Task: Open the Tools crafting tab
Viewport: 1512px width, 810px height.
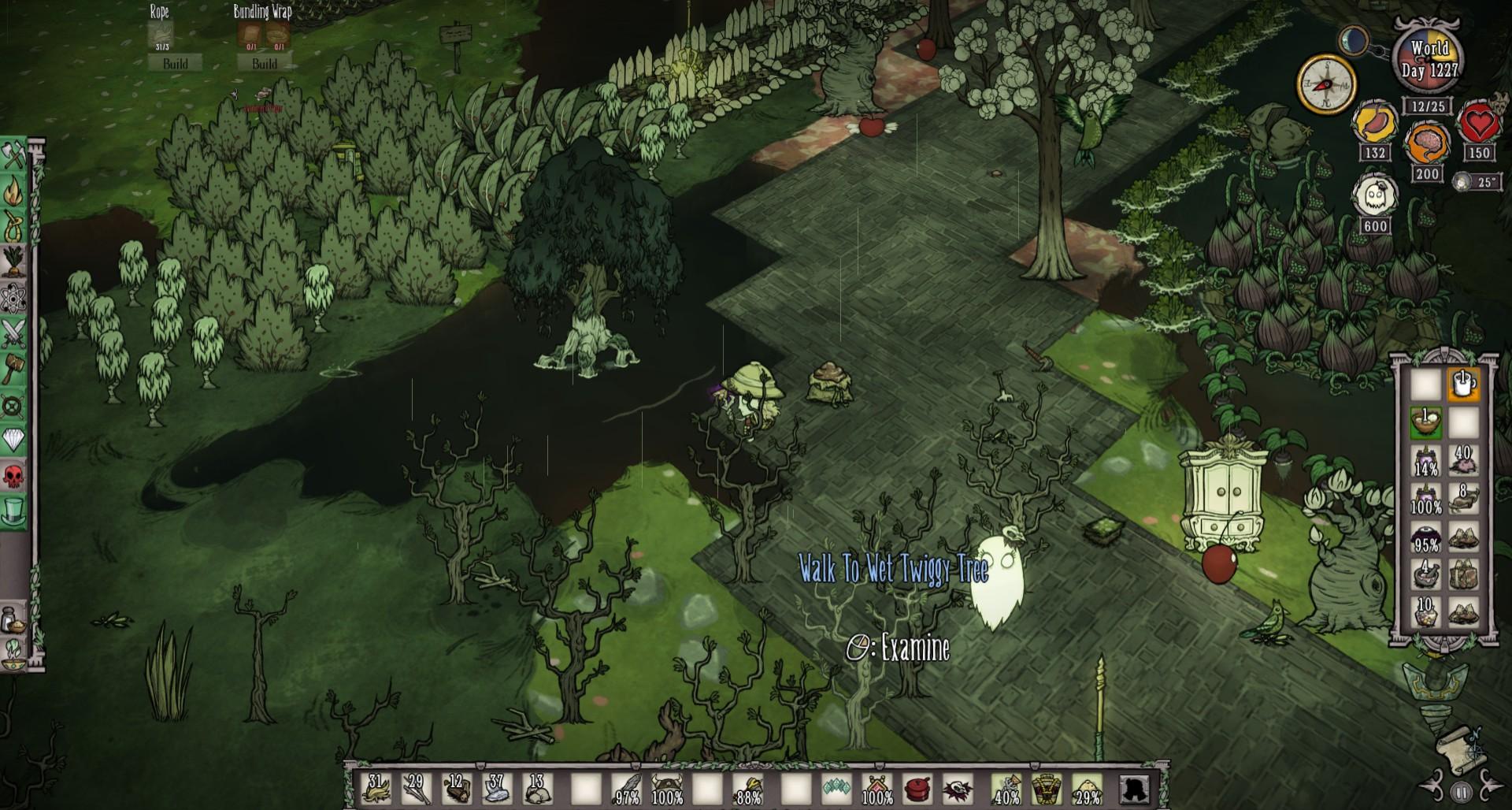Action: pyautogui.click(x=14, y=156)
